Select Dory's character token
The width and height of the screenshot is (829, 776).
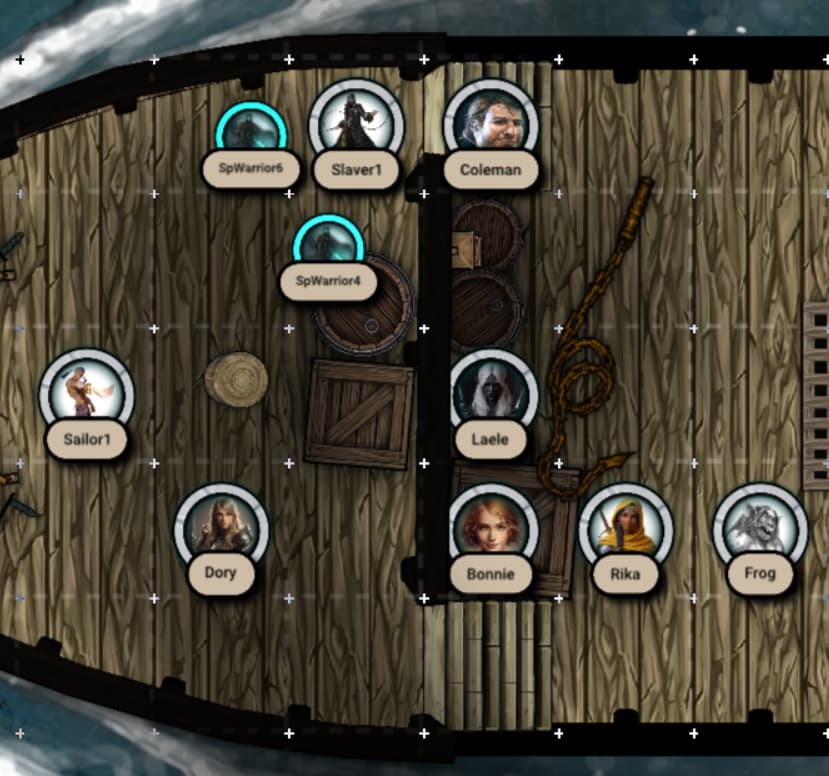[221, 529]
